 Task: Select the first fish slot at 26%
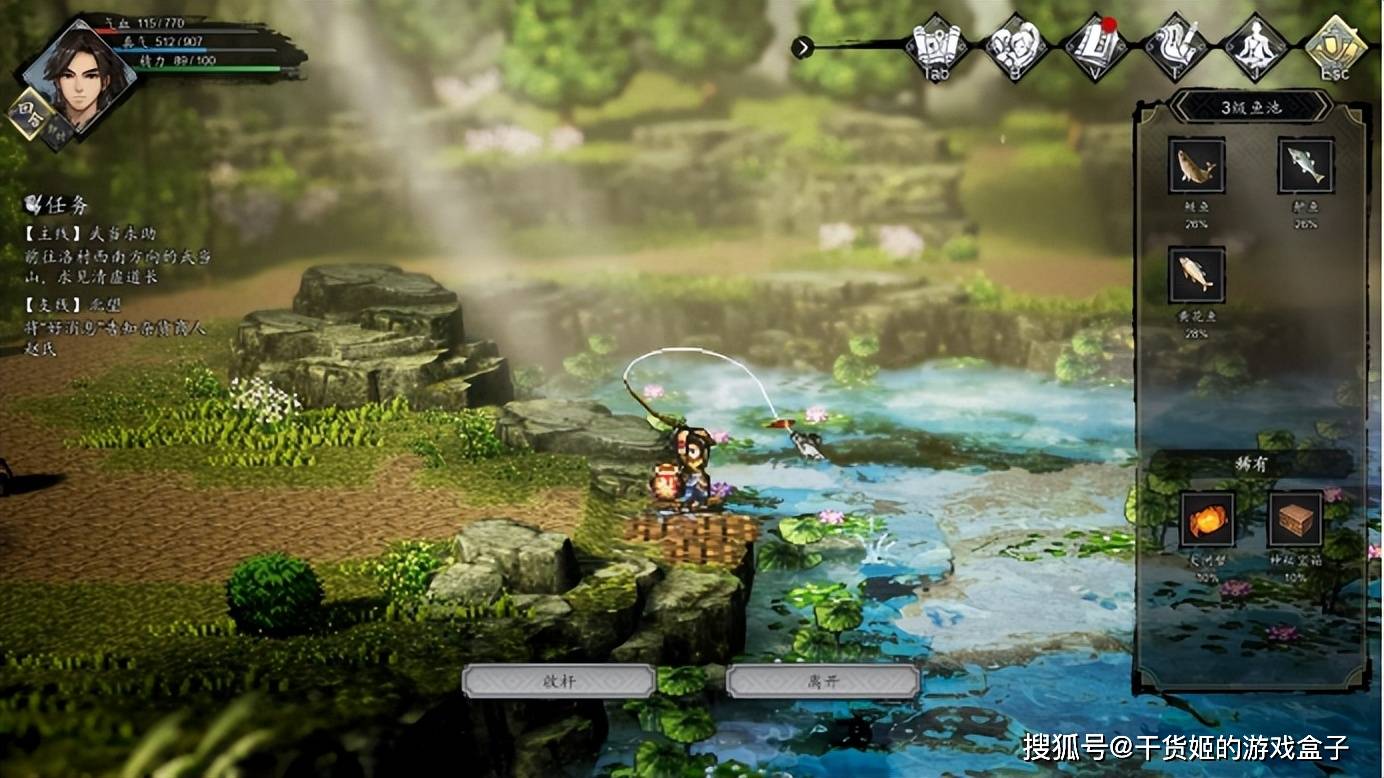pos(1197,166)
